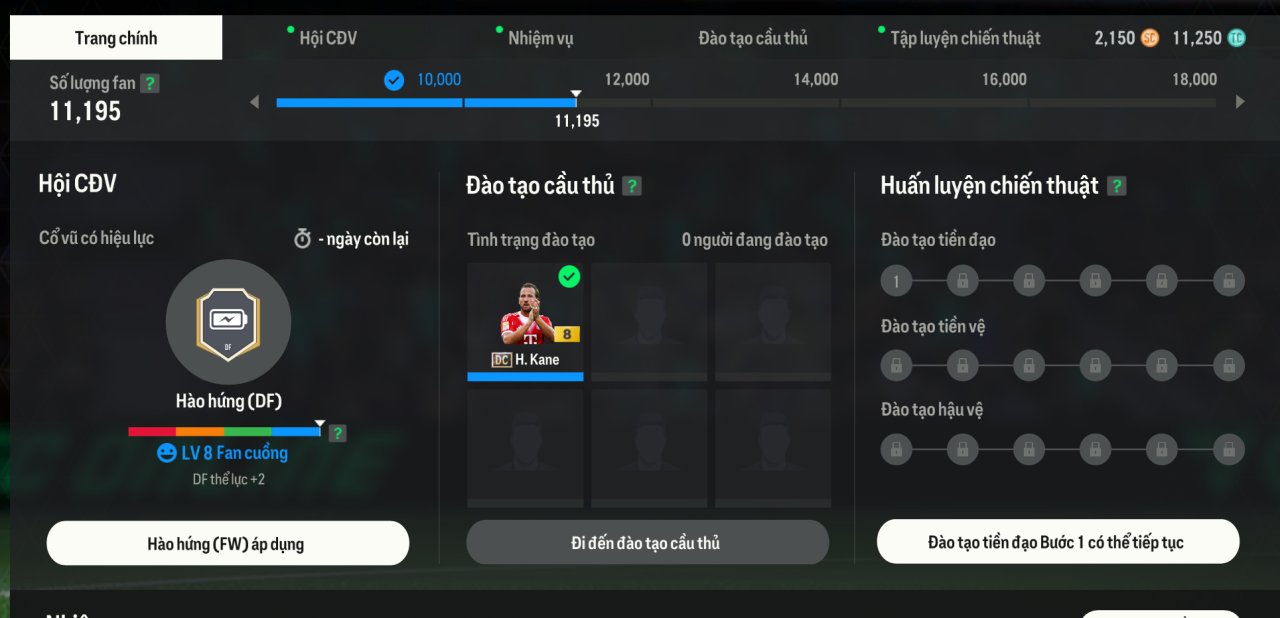
Task: Select the Hào hứng (DF) cheer badge
Action: pos(228,322)
